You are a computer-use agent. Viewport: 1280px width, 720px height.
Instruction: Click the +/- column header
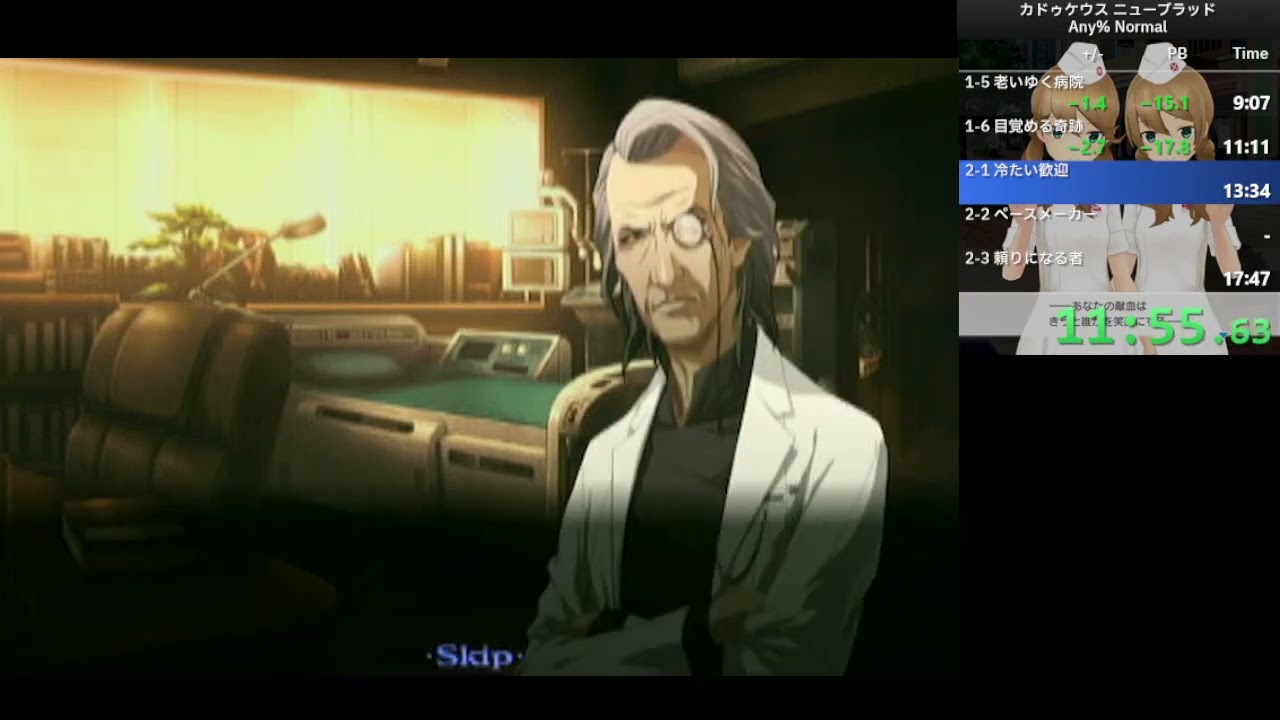[1091, 52]
